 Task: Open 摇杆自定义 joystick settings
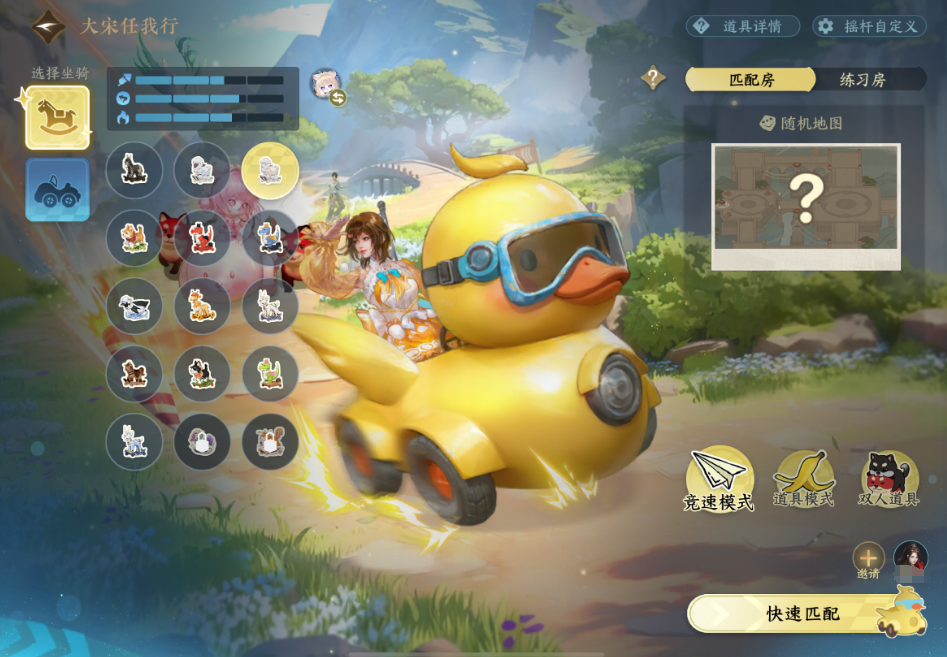pyautogui.click(x=868, y=26)
